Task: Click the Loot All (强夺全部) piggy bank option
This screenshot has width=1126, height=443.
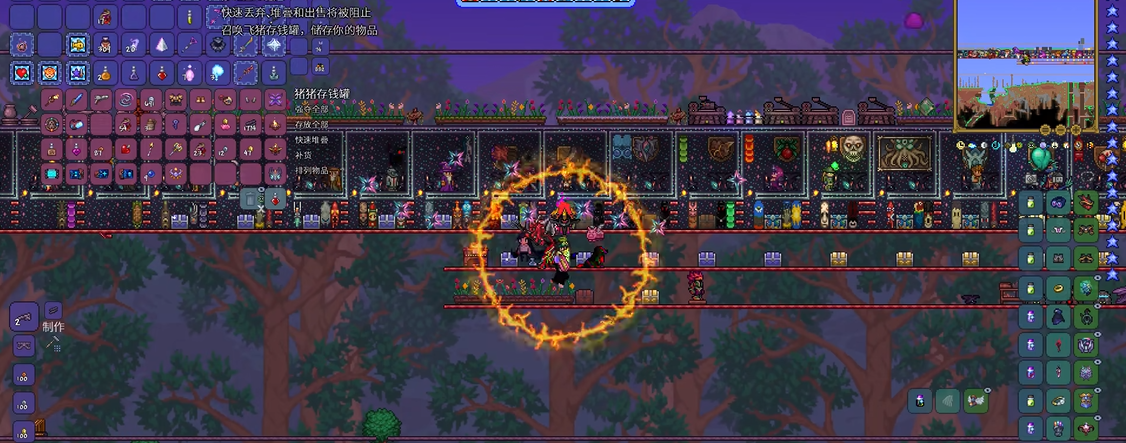Action: [311, 109]
